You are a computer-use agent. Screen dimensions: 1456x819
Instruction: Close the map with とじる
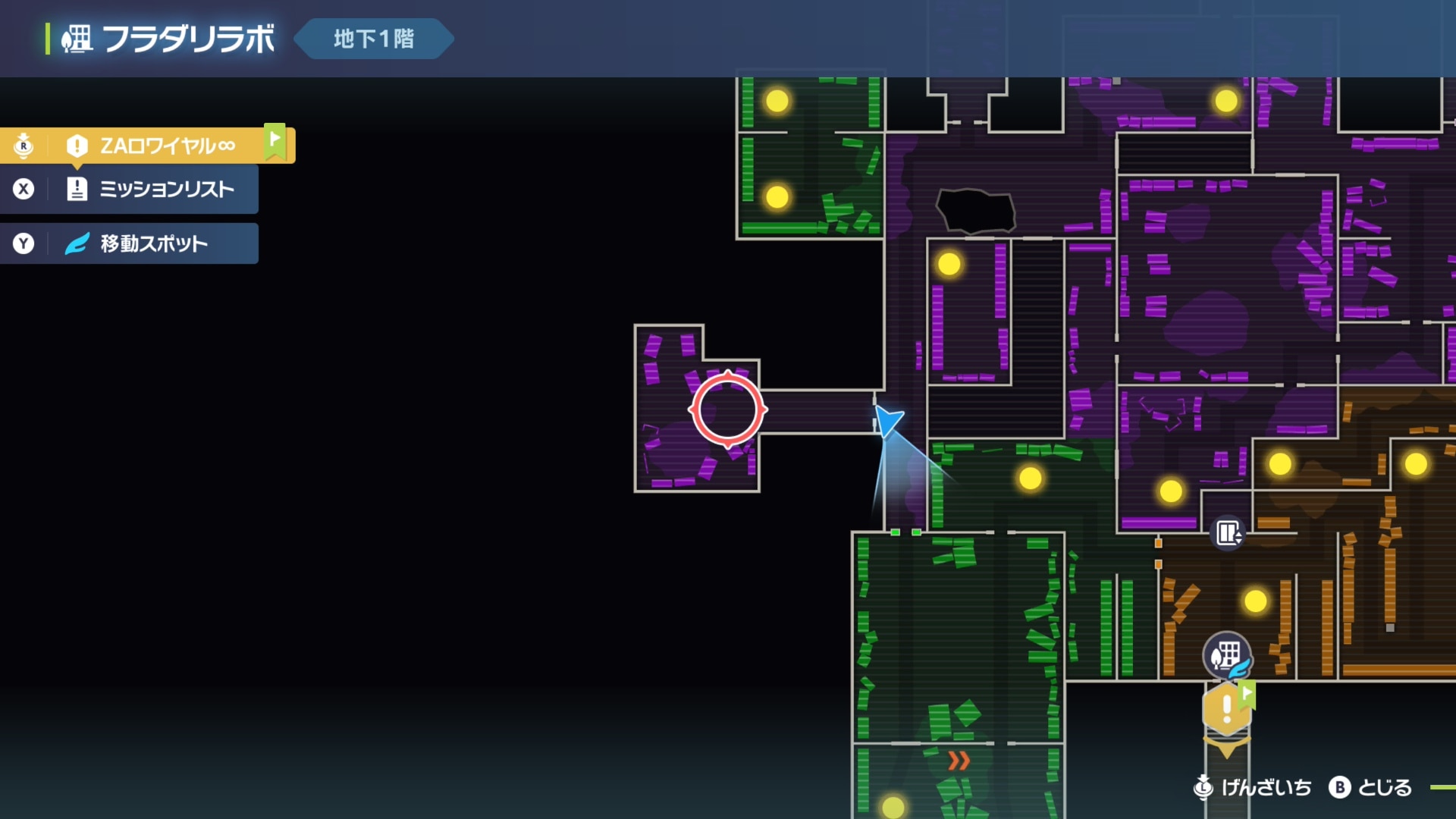coord(1371,788)
